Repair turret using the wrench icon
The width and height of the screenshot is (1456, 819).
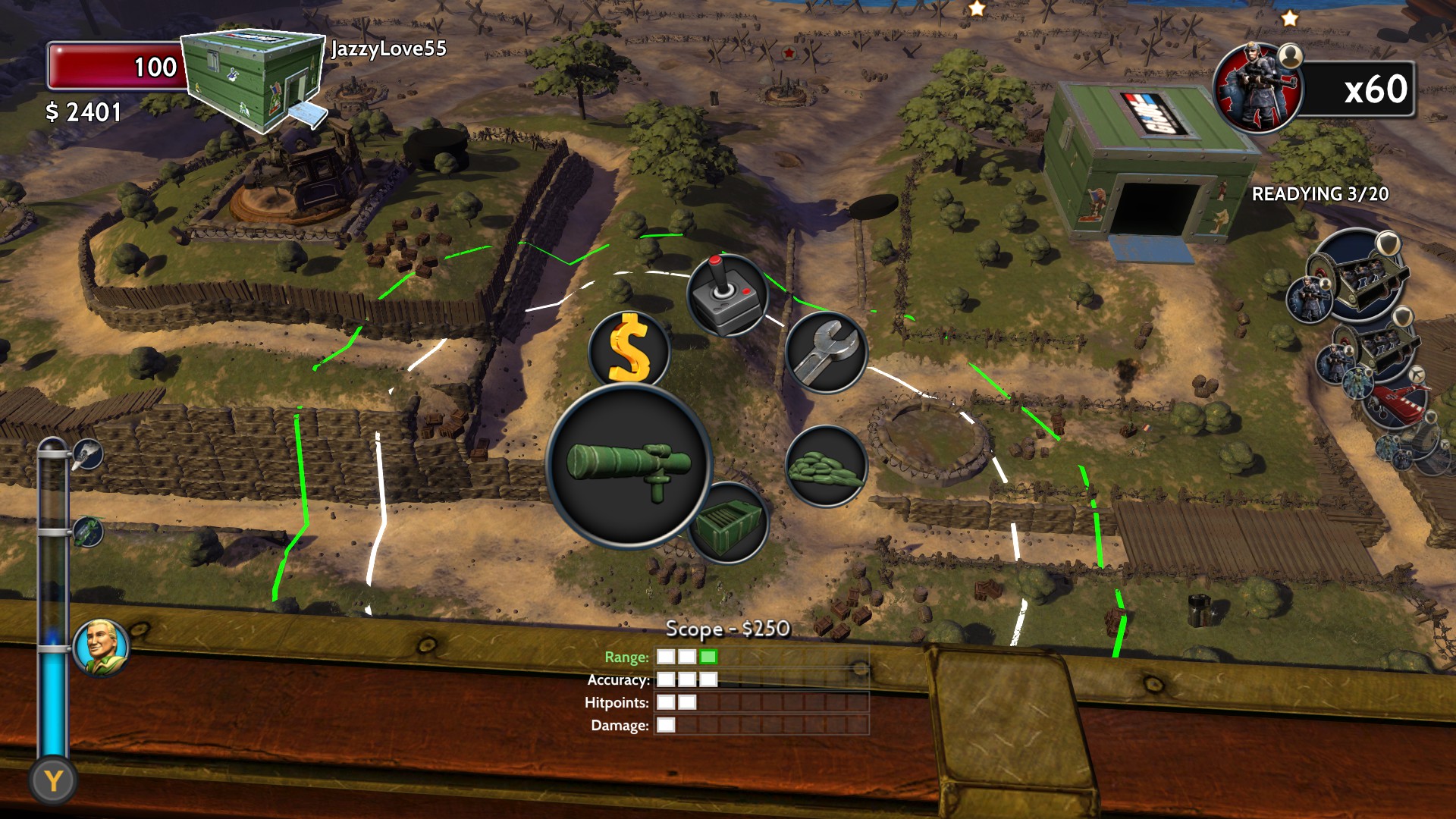[x=826, y=351]
